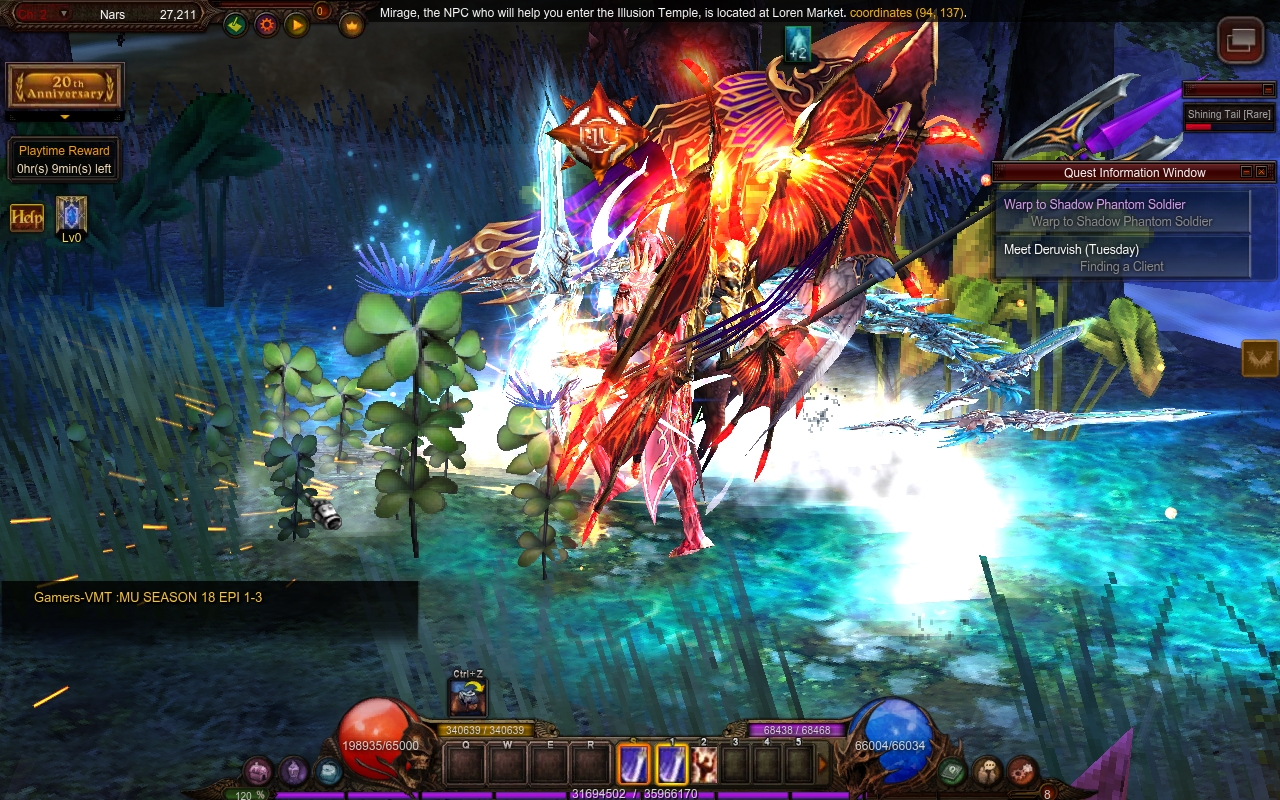Image resolution: width=1280 pixels, height=800 pixels.
Task: Click the Ctrl+Z mount icon above hotbar
Action: (x=468, y=698)
